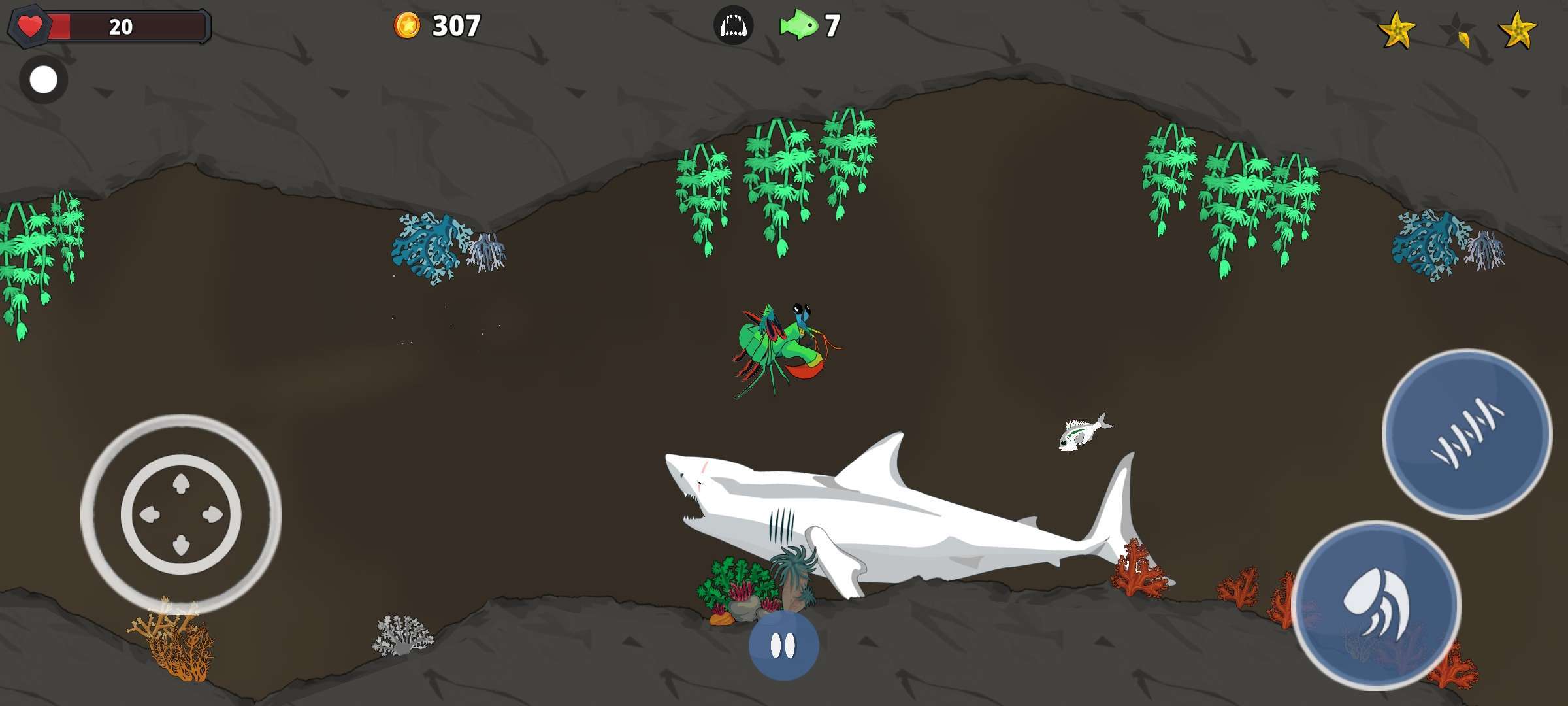Activate the claw slash attack button
The height and width of the screenshot is (706, 1568).
pyautogui.click(x=1467, y=434)
